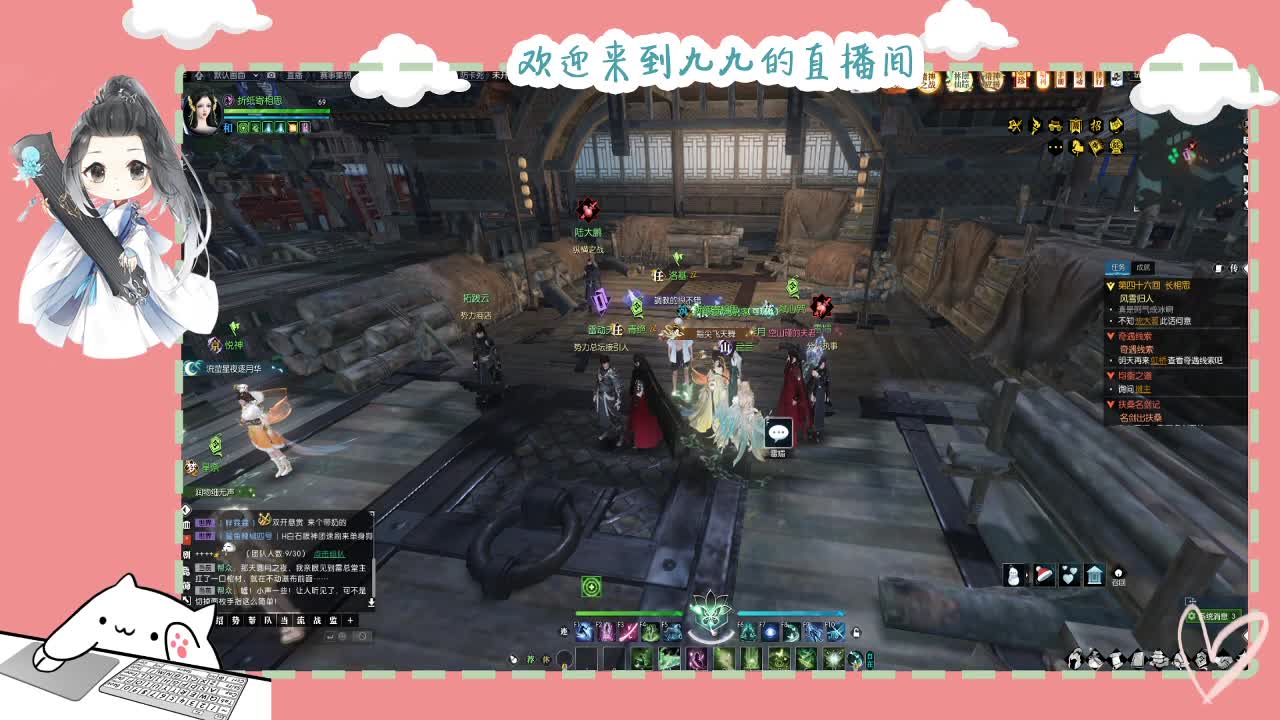Open the heart gift icon beside the snowman
The width and height of the screenshot is (1280, 720).
tap(1068, 575)
